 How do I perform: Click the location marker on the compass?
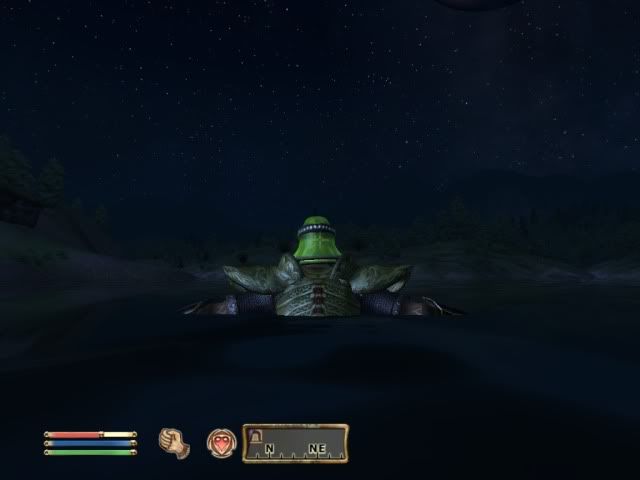254,436
